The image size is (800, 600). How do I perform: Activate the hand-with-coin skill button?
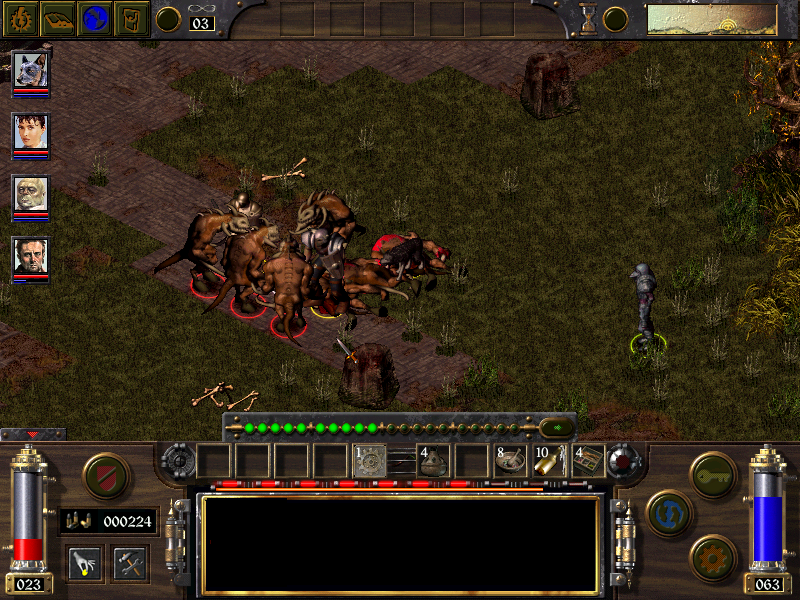(84, 562)
